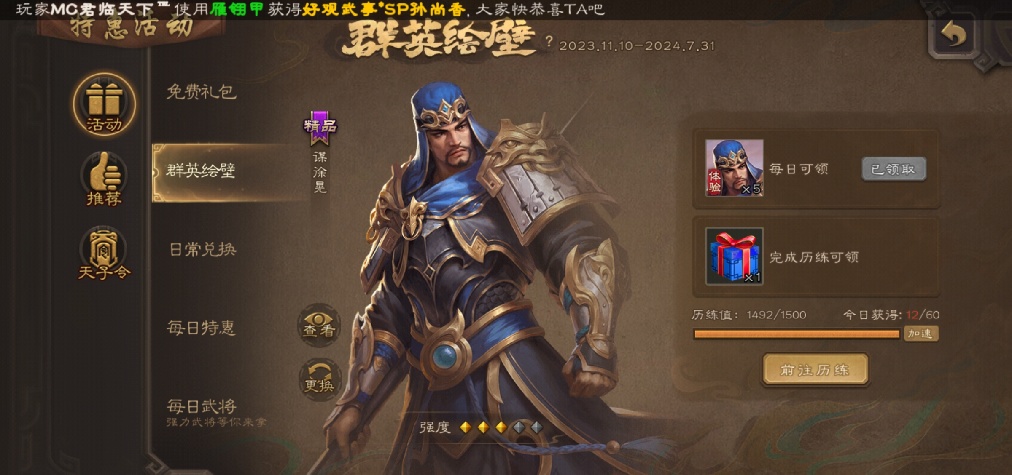Open the 天子令 category
This screenshot has width=1012, height=475.
tap(103, 253)
